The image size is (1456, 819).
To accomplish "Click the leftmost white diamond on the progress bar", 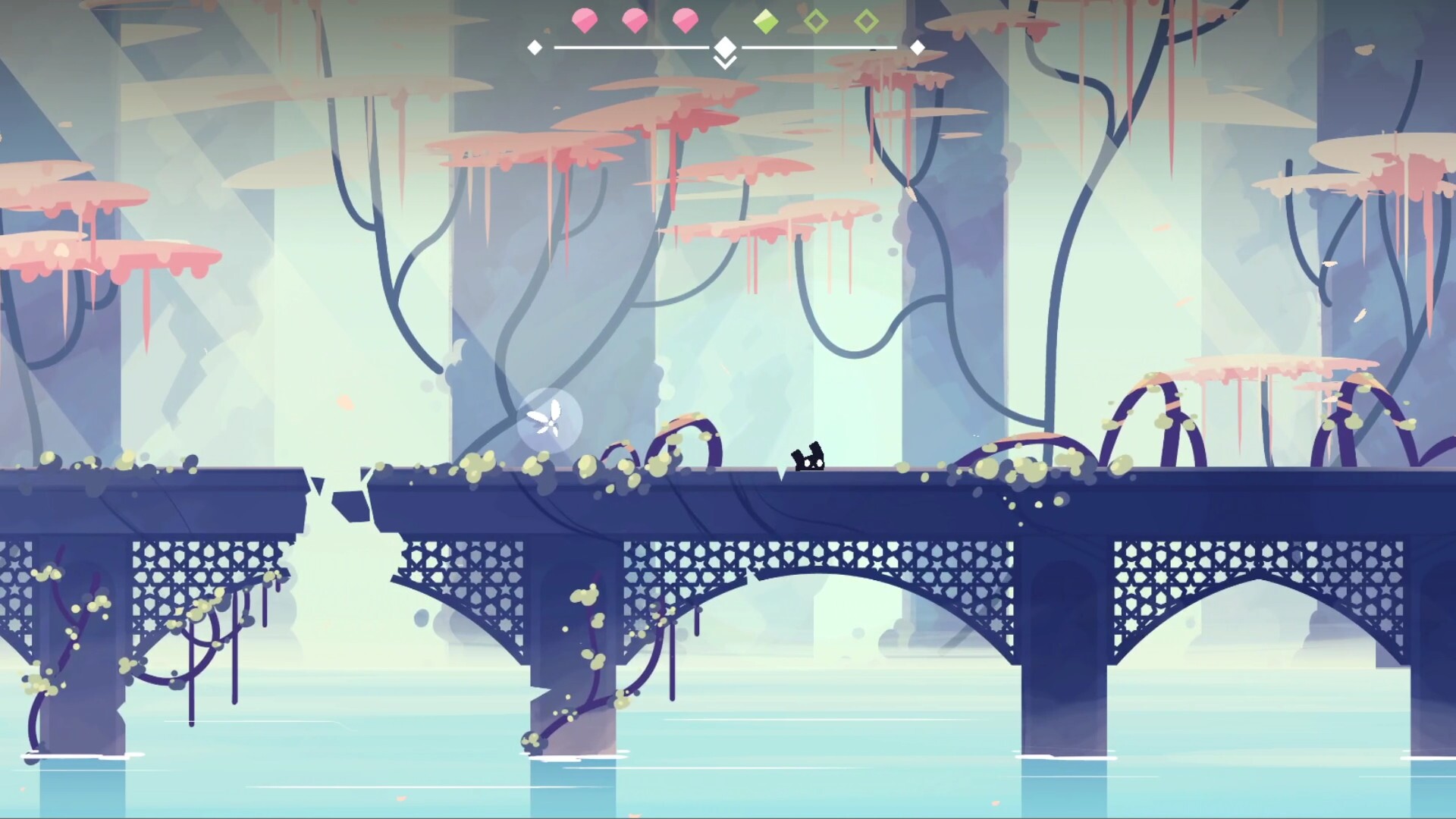I will pyautogui.click(x=535, y=47).
